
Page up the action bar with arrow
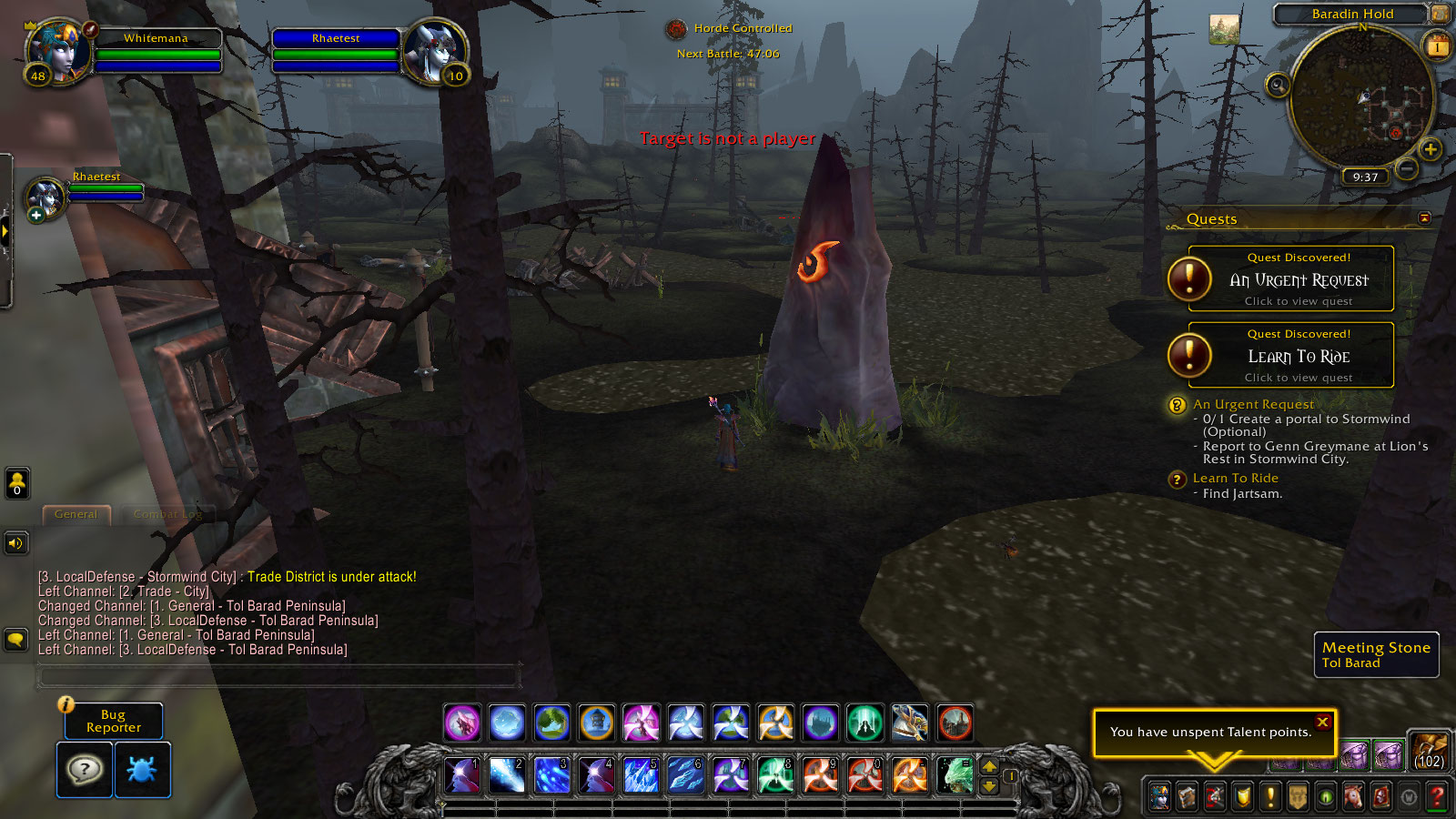(x=989, y=766)
